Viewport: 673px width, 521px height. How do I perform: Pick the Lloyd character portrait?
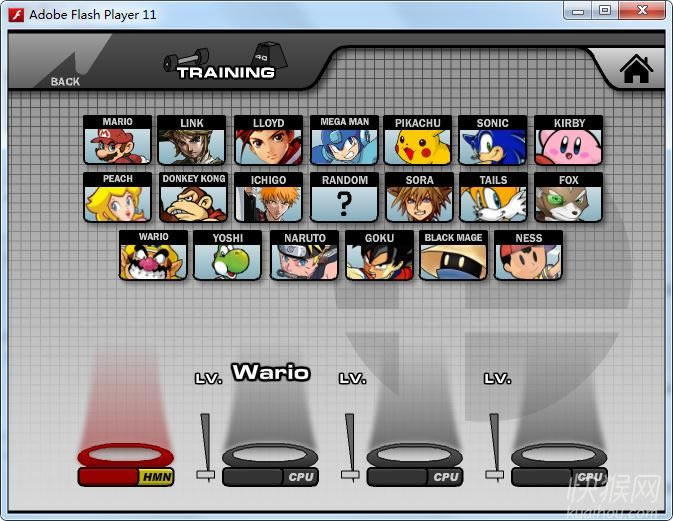click(x=268, y=141)
